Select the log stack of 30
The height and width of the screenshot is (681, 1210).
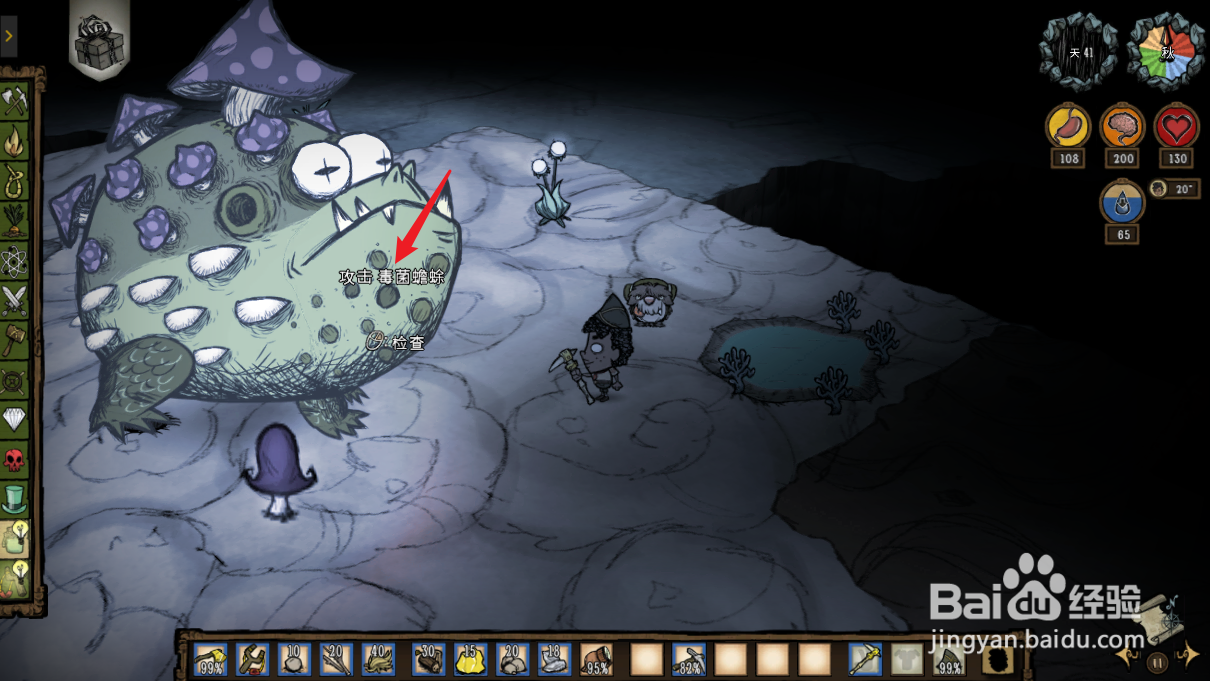click(429, 659)
